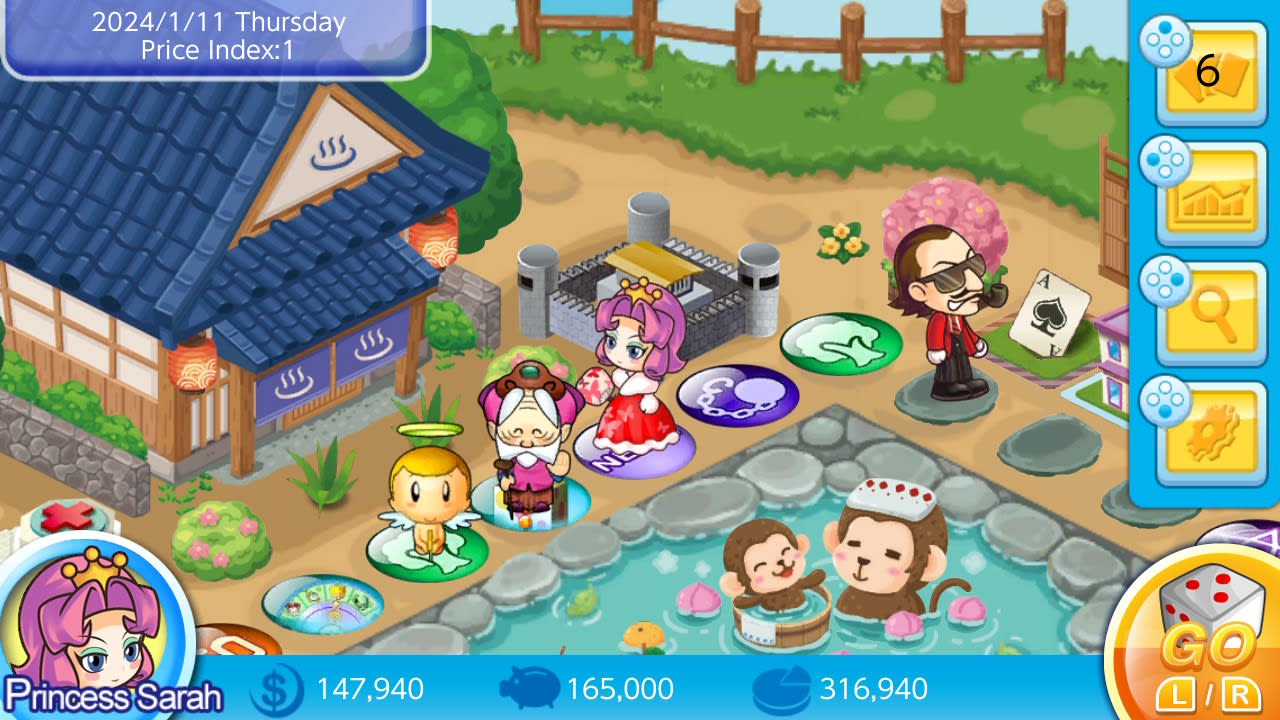
Task: Click the 2024/1/11 Thursday date banner
Action: click(218, 22)
